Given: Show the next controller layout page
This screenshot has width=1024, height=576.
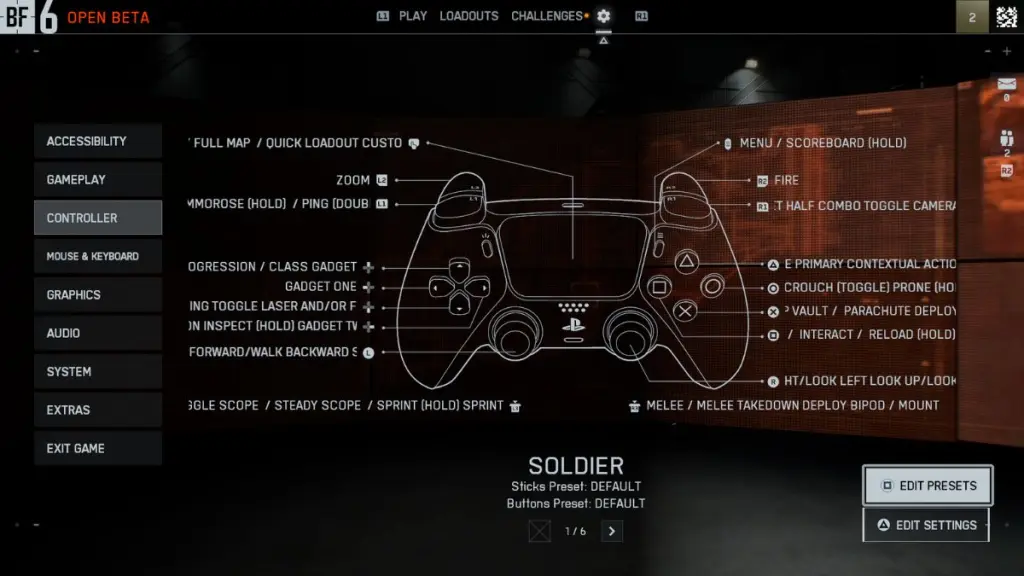Looking at the screenshot, I should point(613,531).
